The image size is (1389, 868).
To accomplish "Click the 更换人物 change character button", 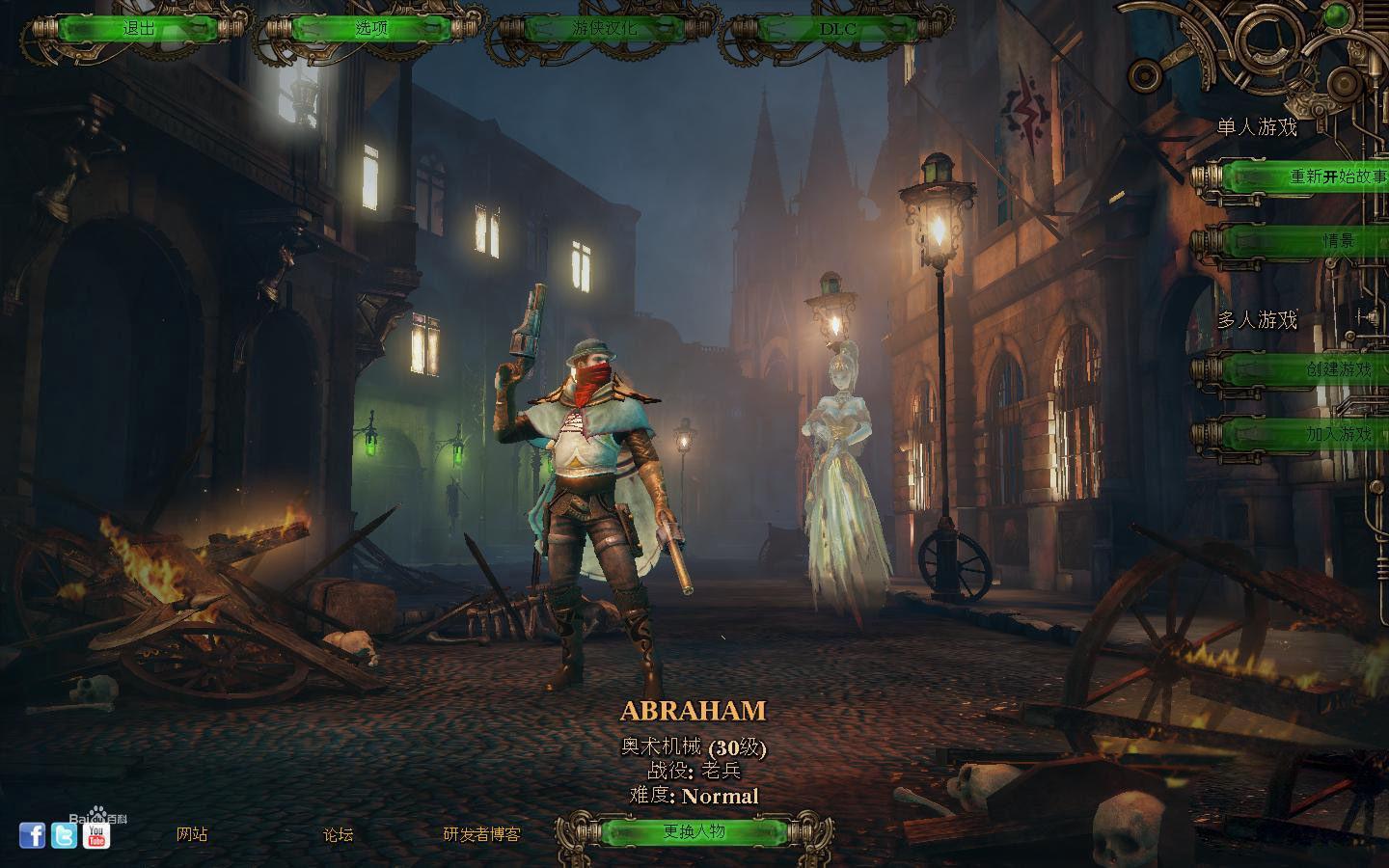I will click(694, 831).
